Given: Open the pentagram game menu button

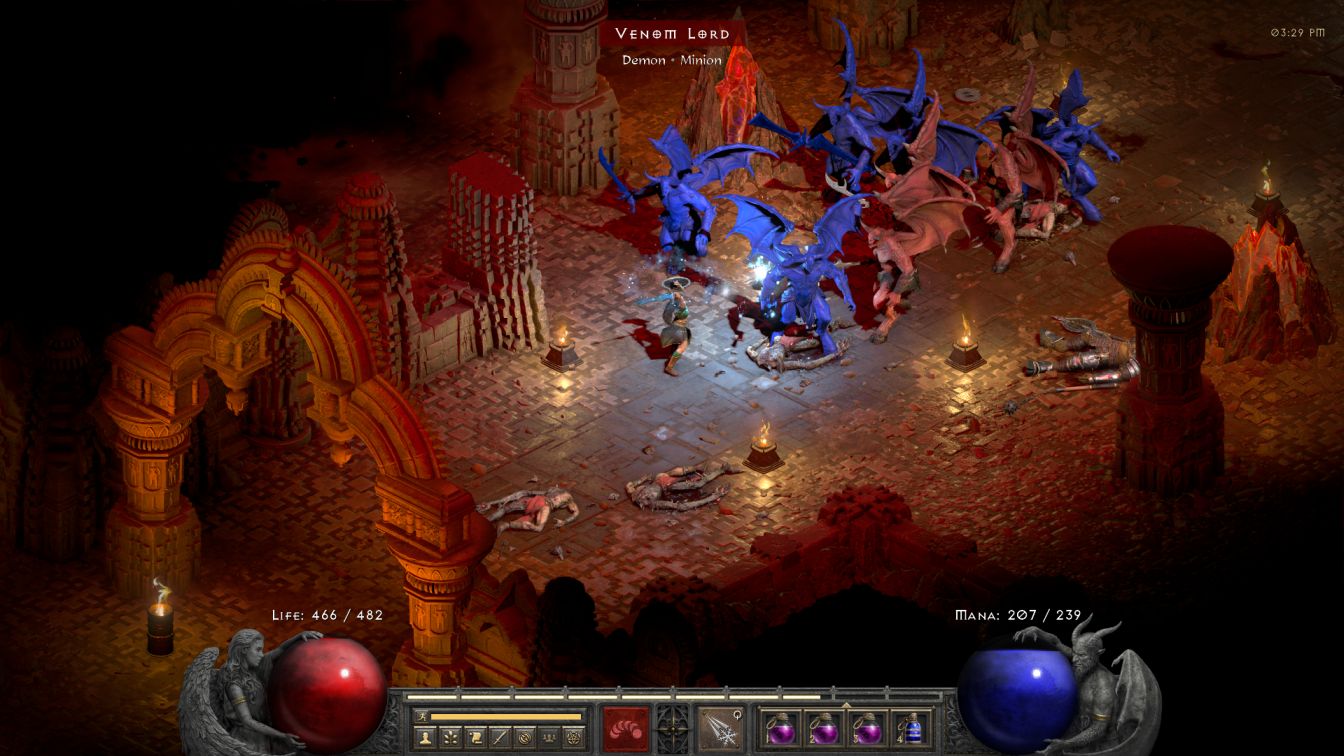Looking at the screenshot, I should [574, 738].
